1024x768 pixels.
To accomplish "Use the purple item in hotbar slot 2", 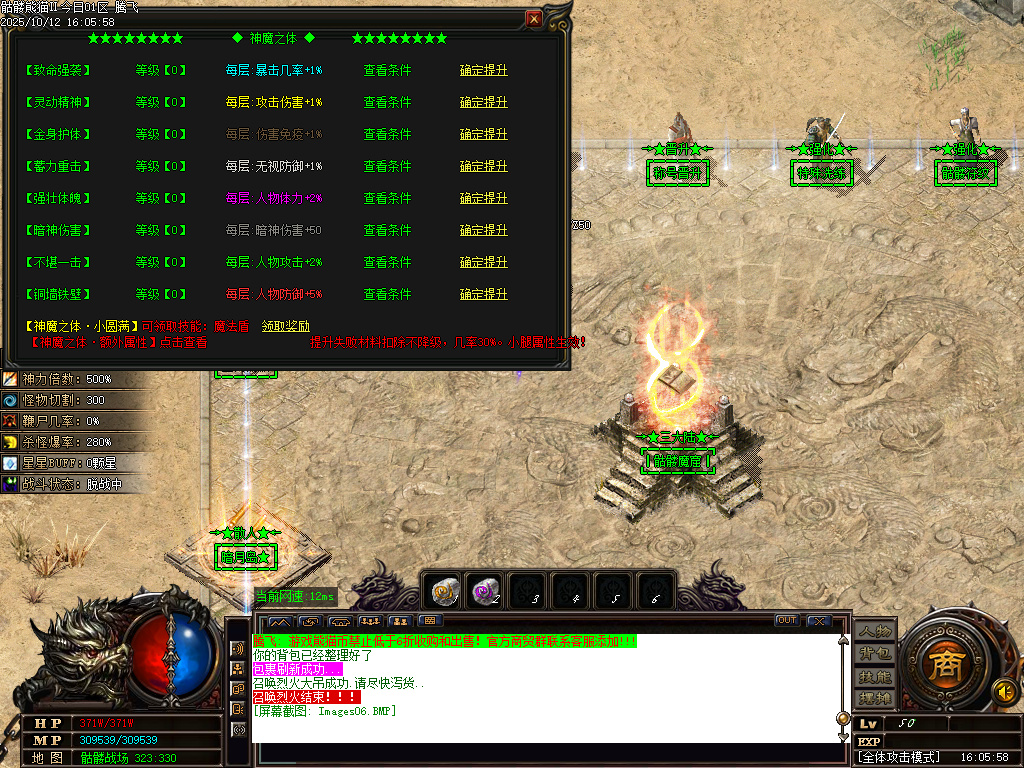I will tap(487, 592).
